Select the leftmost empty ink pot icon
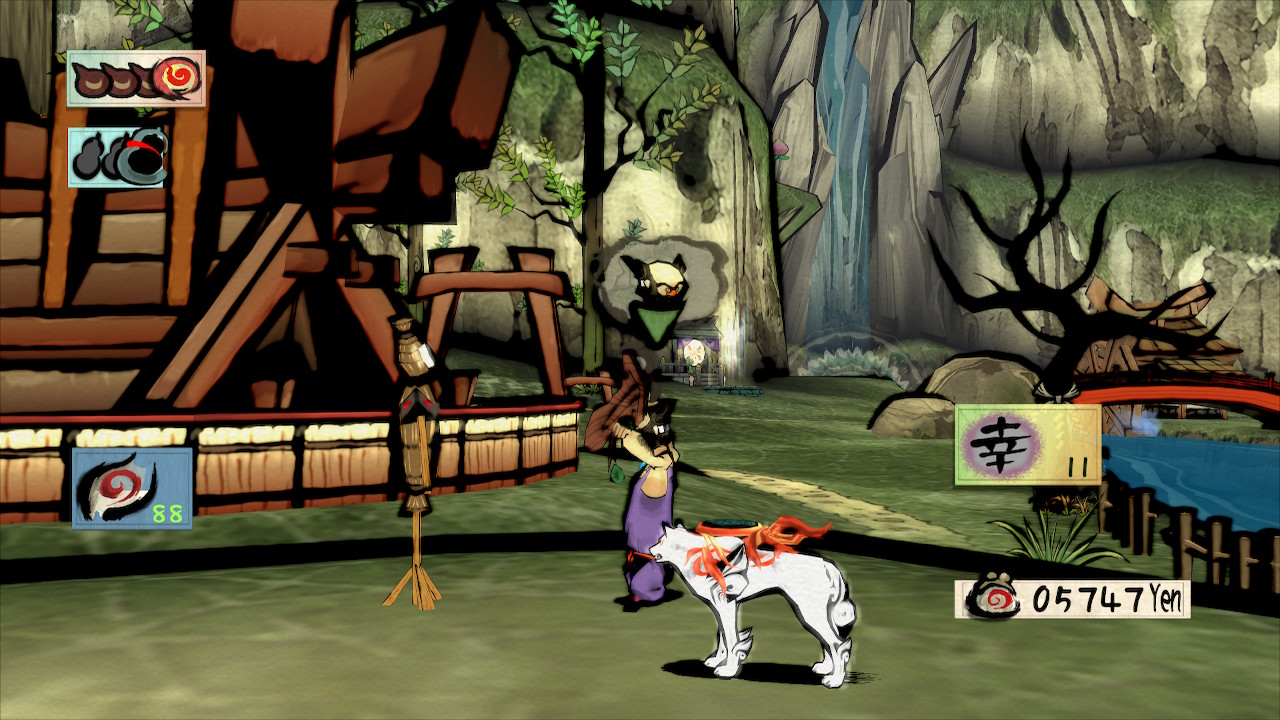1280x720 pixels. tap(93, 78)
